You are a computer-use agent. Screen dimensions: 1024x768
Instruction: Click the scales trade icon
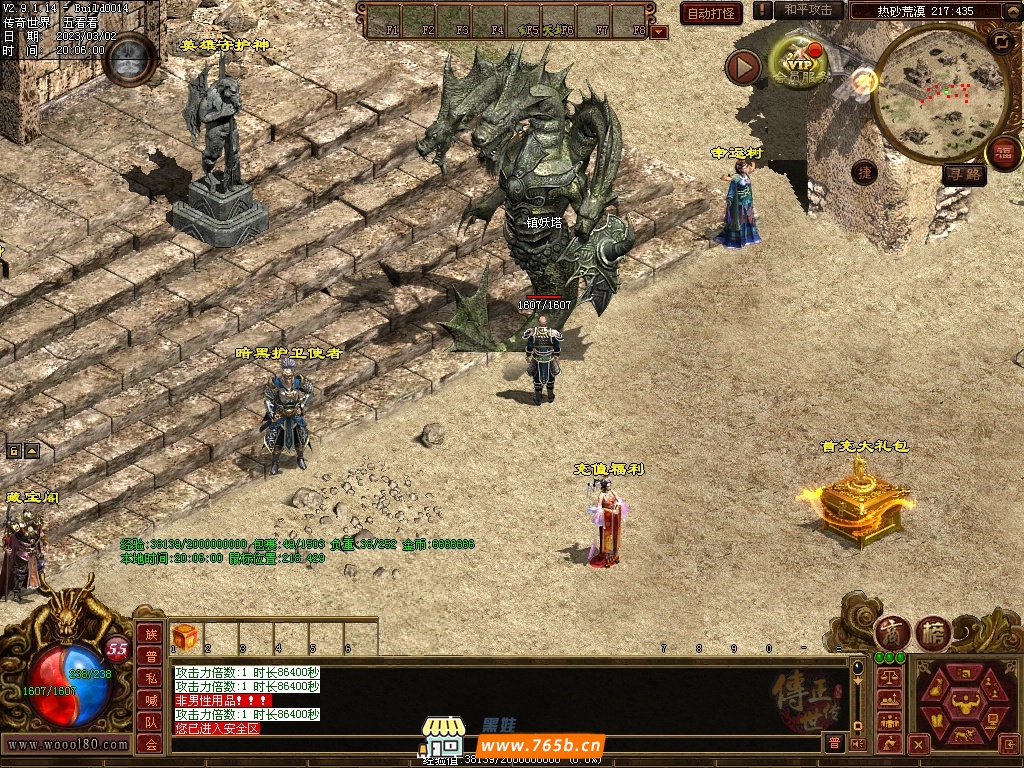[x=888, y=677]
